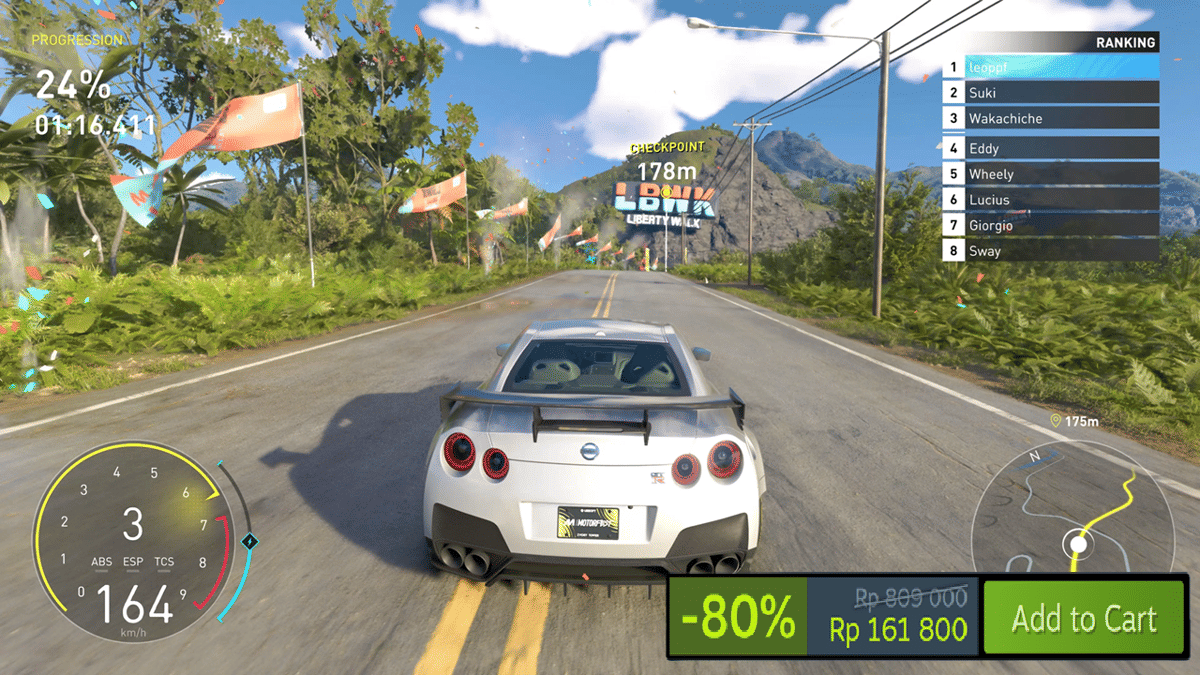
Task: Select Lucius in the ranking
Action: 1052,200
